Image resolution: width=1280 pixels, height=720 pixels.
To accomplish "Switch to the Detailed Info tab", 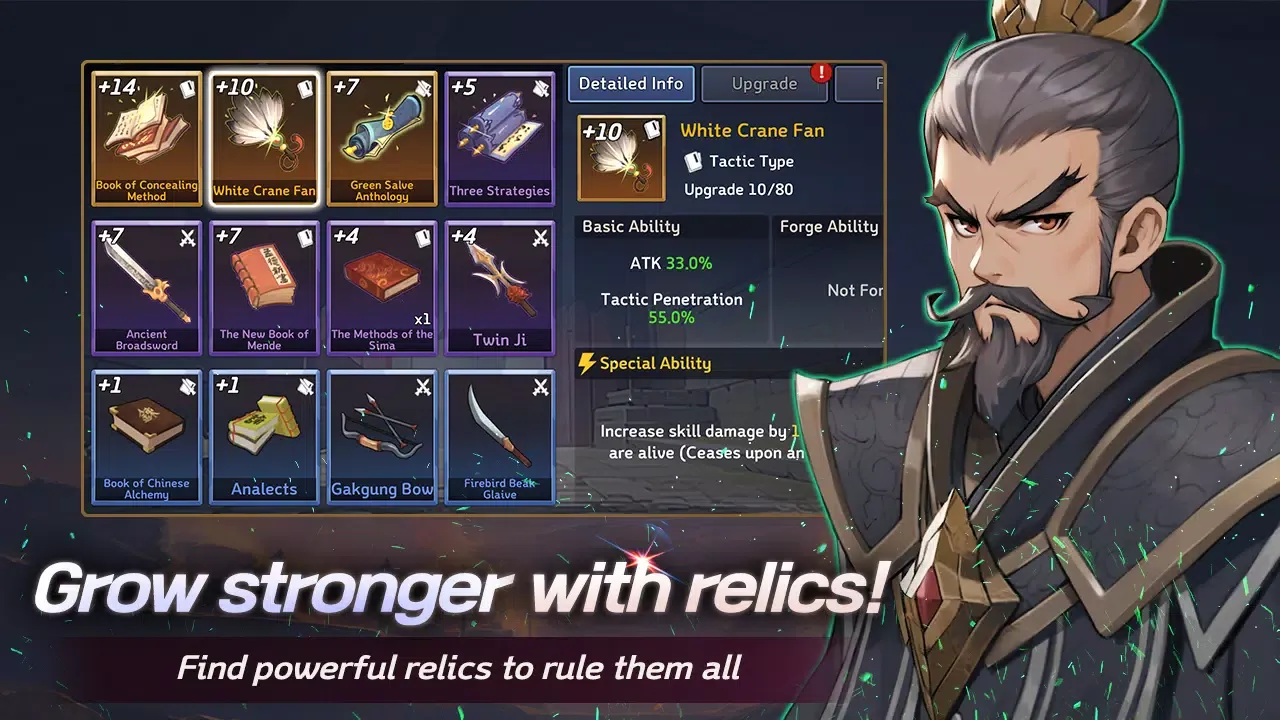I will pos(630,84).
